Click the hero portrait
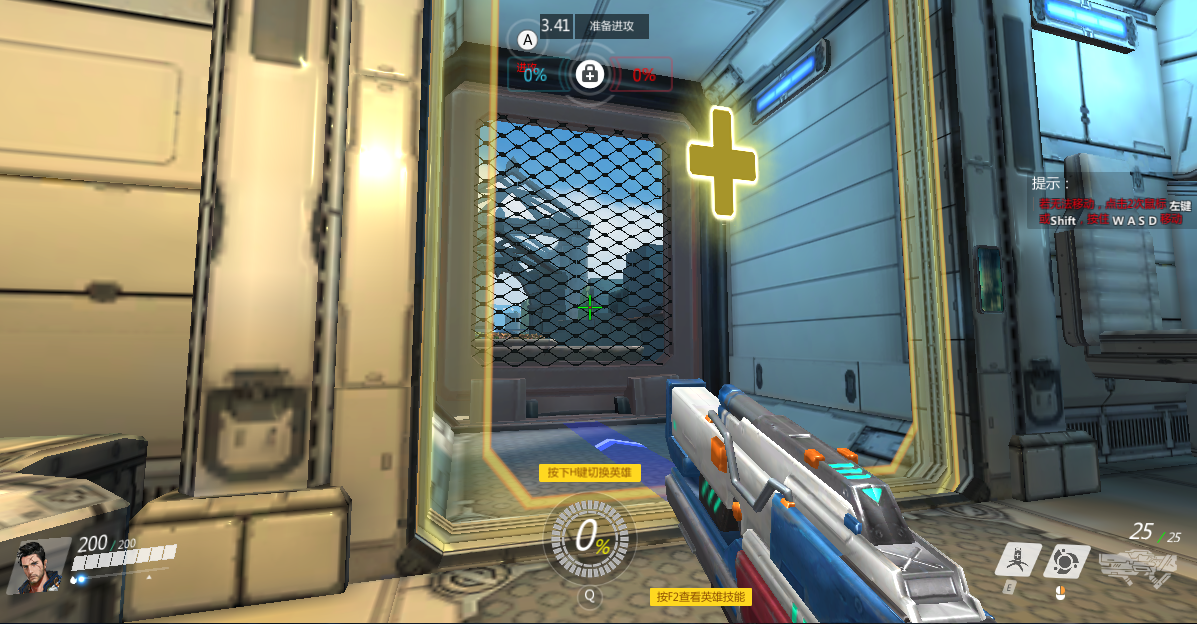 tap(38, 565)
